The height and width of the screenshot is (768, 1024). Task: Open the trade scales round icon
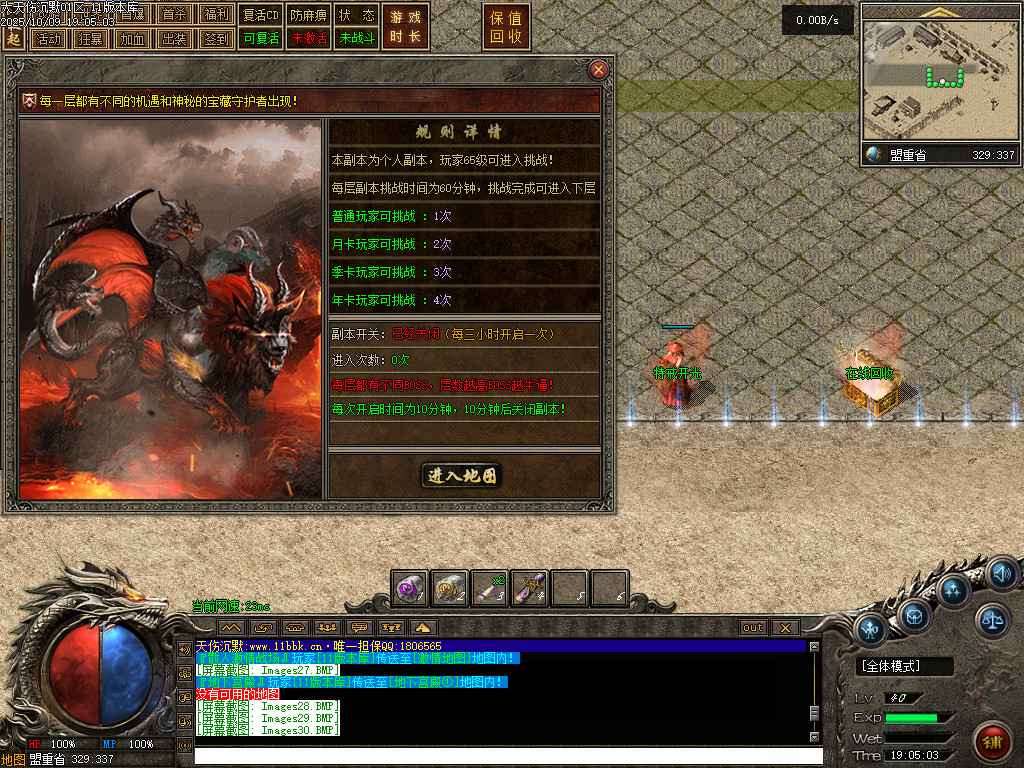pos(993,621)
